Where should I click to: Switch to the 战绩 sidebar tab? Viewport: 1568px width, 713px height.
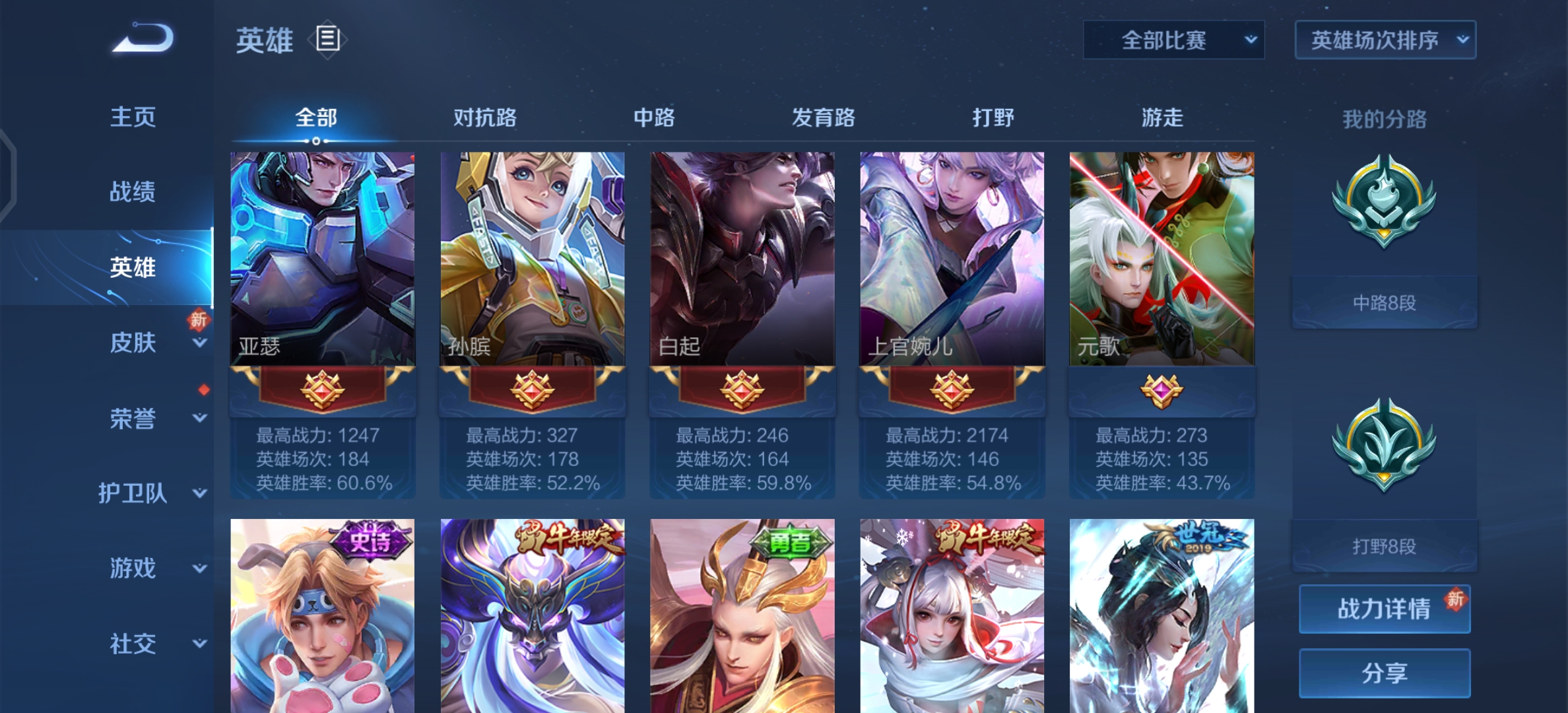(133, 191)
